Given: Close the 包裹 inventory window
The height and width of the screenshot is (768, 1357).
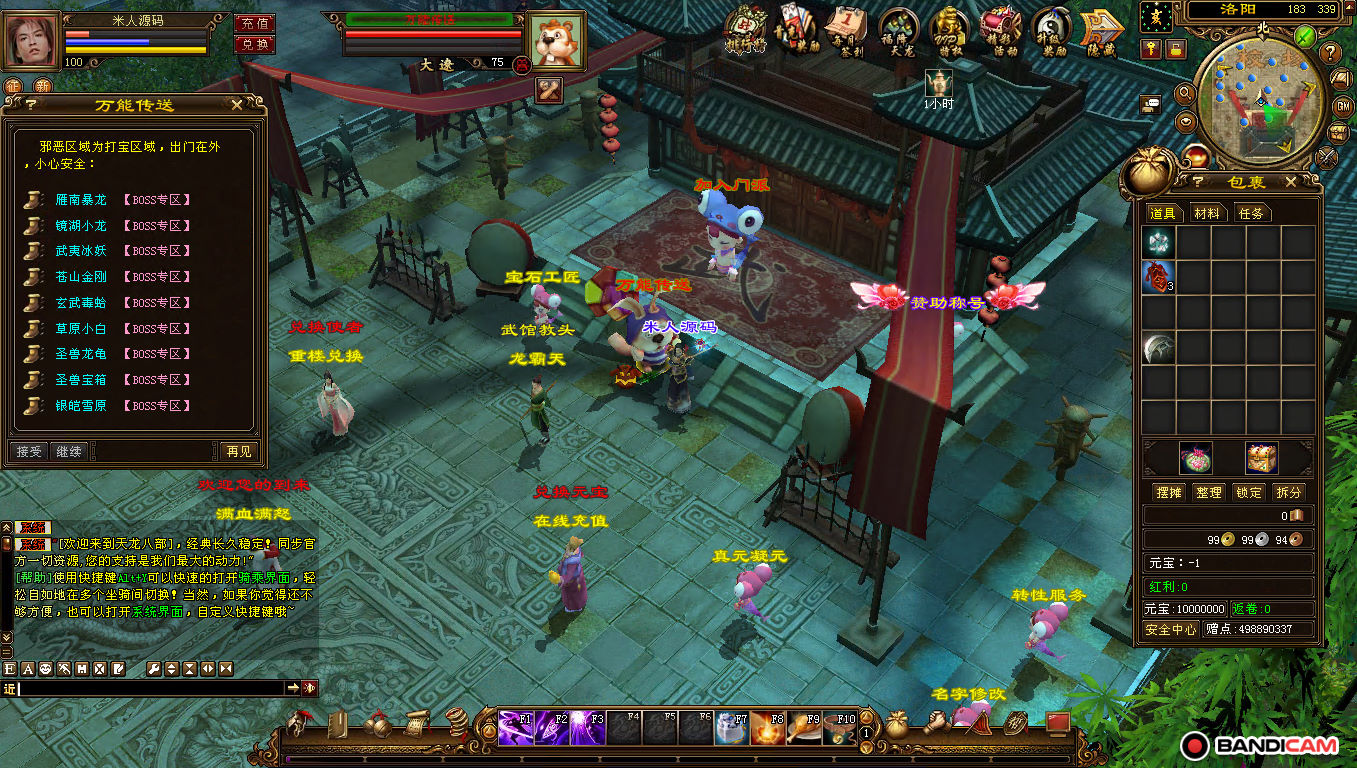Looking at the screenshot, I should (1290, 182).
